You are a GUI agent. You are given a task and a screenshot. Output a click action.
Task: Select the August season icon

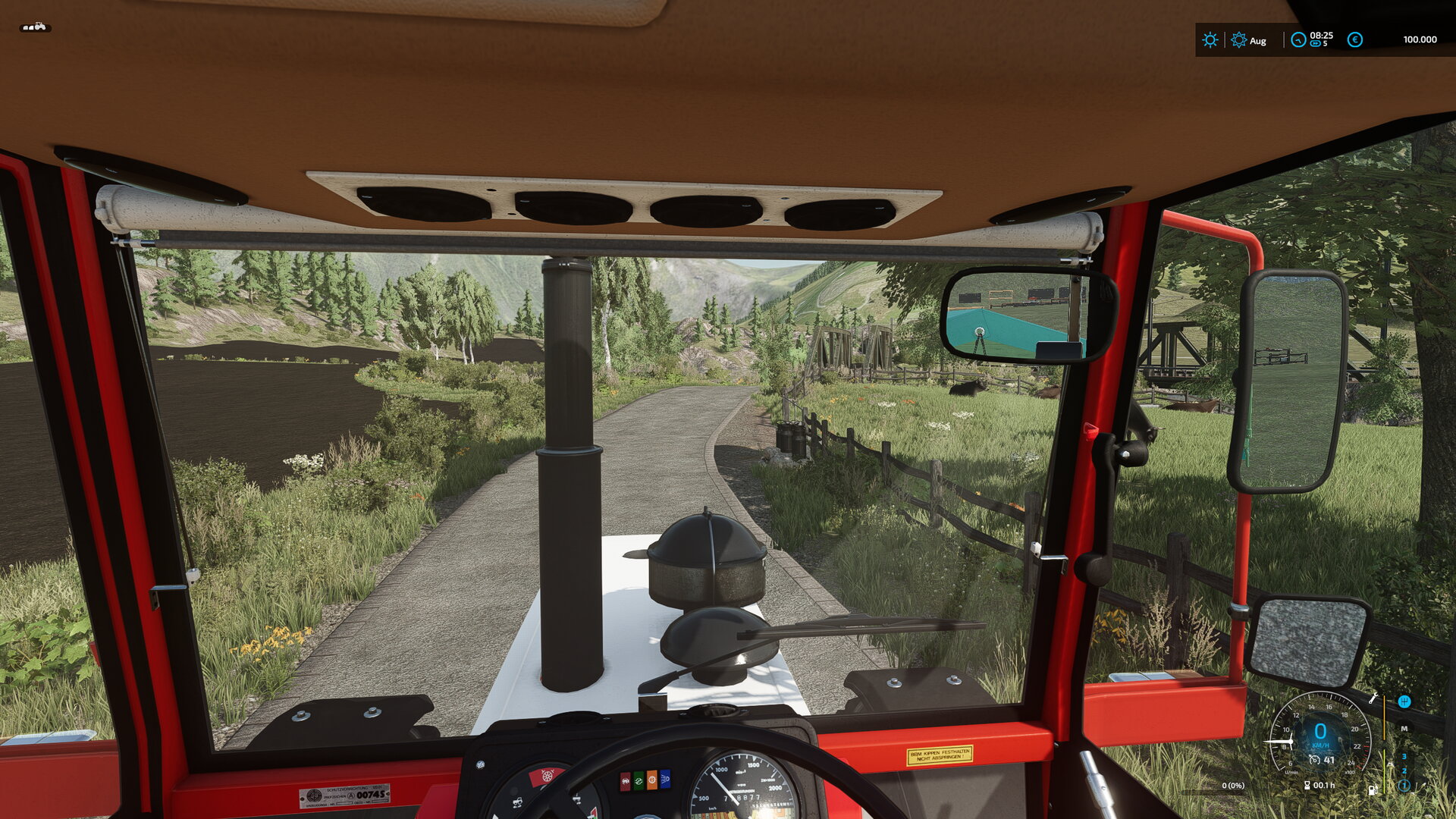tap(1238, 40)
